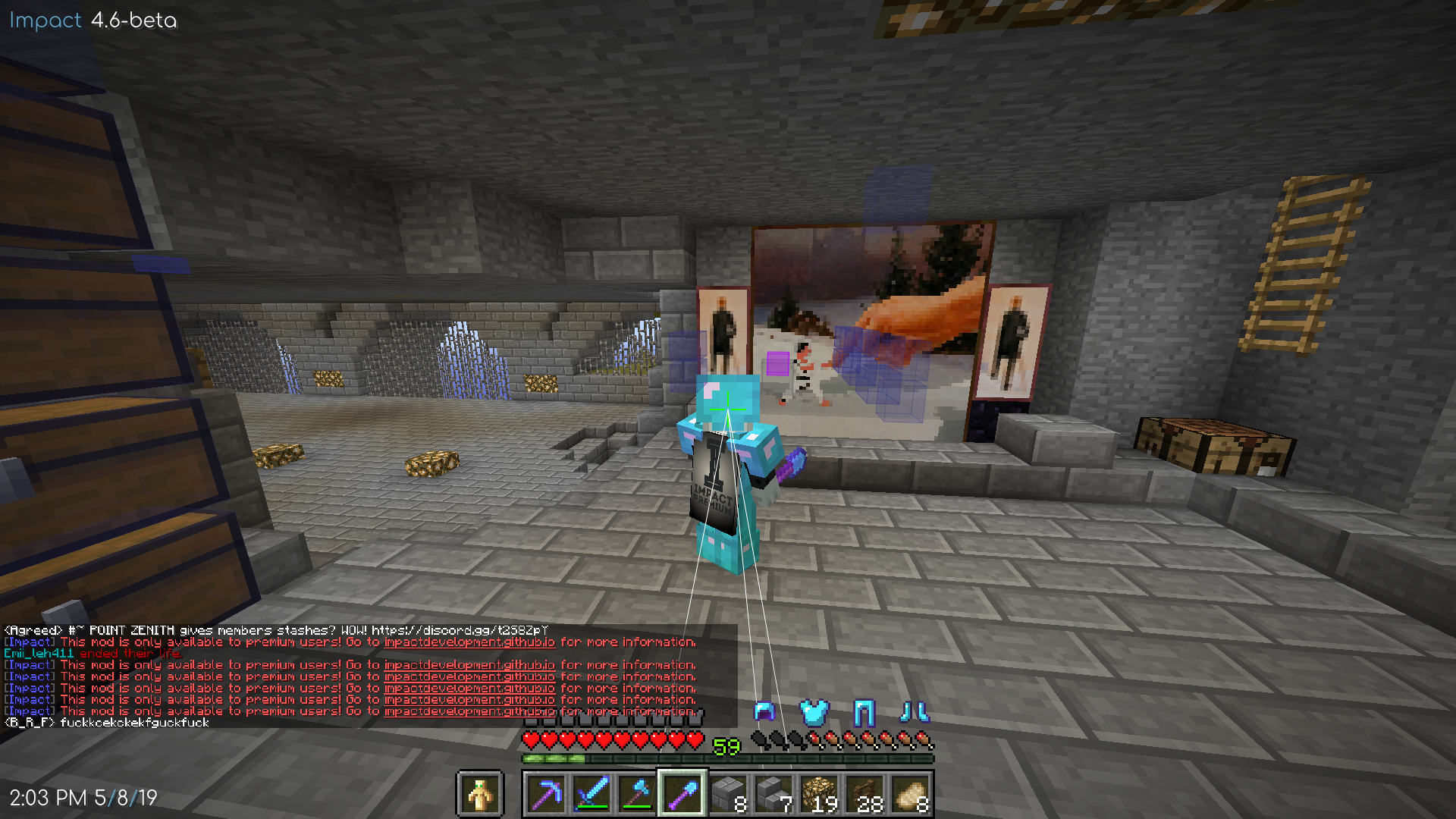1456x819 pixels.
Task: Click the highlighted diamond shovel slot
Action: (x=683, y=795)
